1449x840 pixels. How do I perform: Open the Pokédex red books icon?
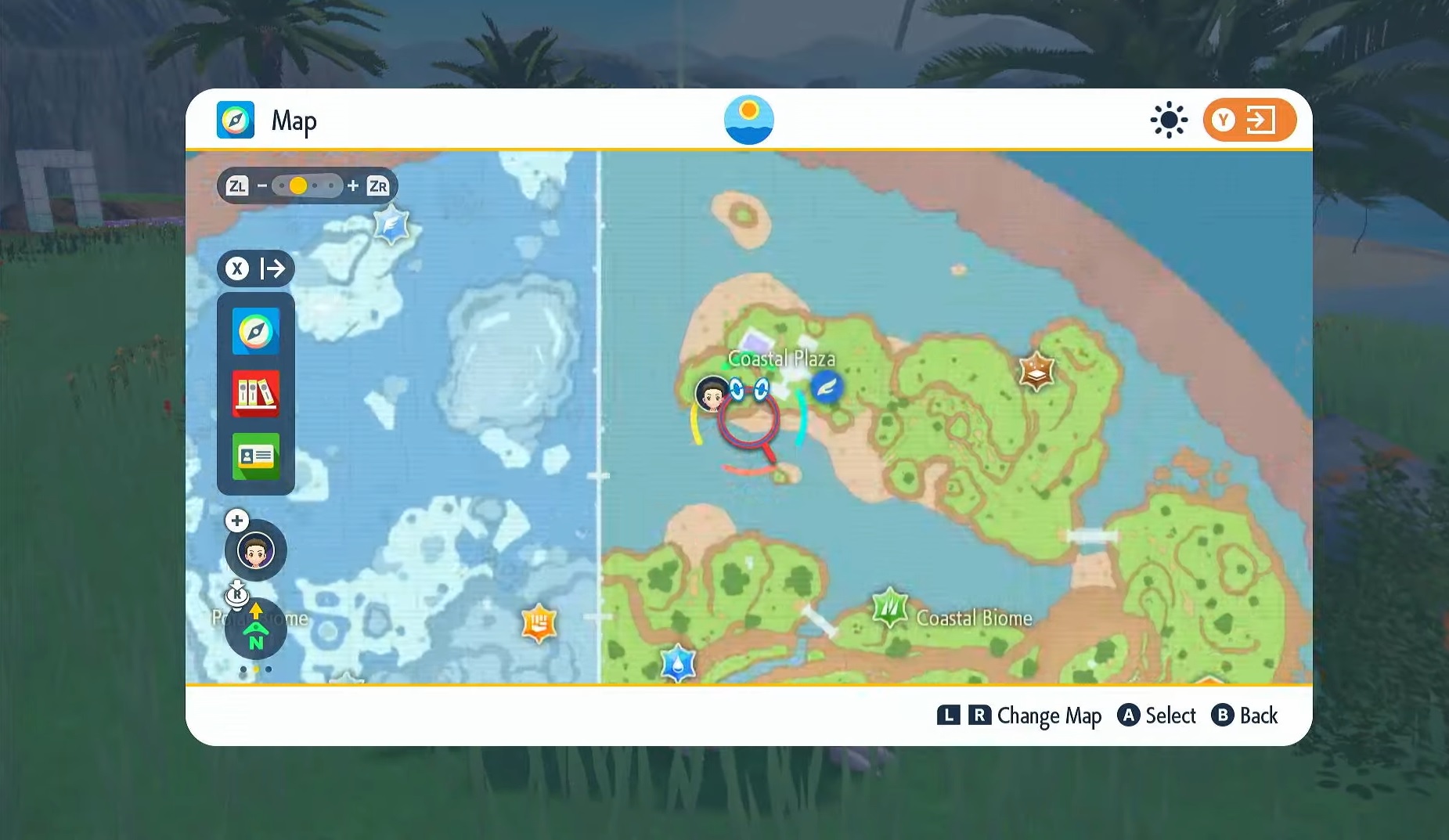[255, 393]
